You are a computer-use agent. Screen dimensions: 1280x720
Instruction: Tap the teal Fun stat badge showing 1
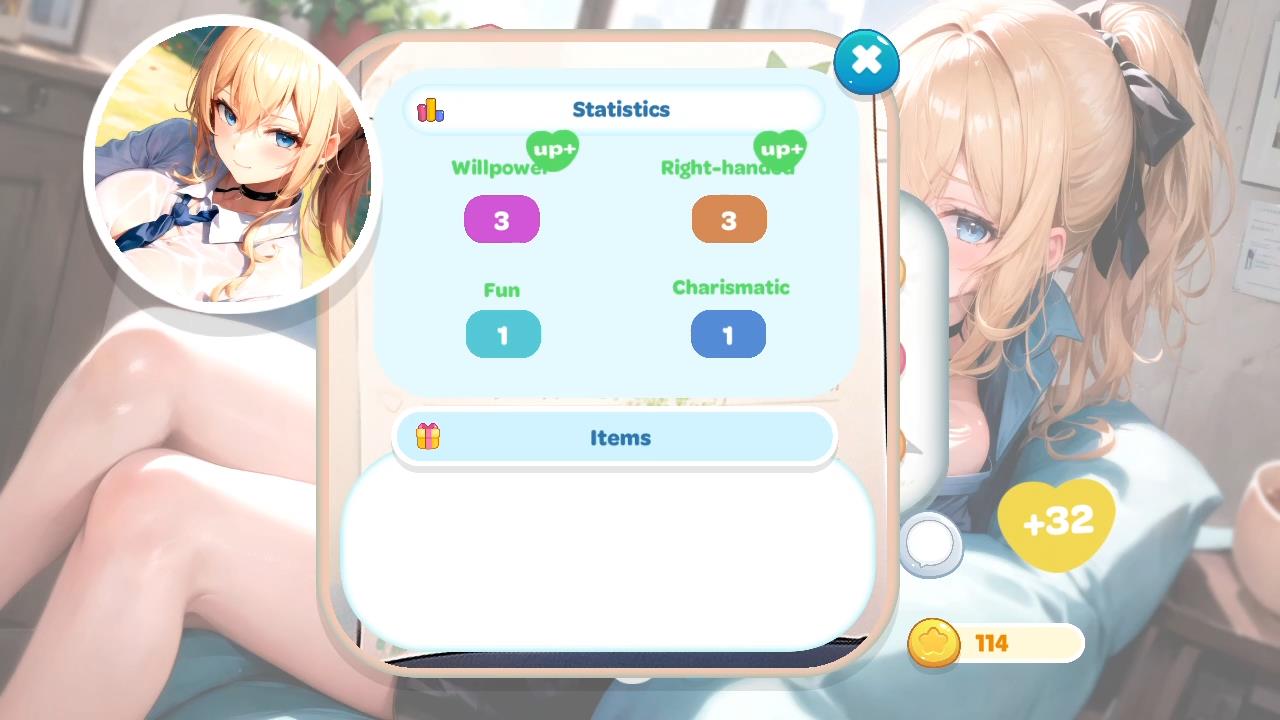(x=503, y=334)
